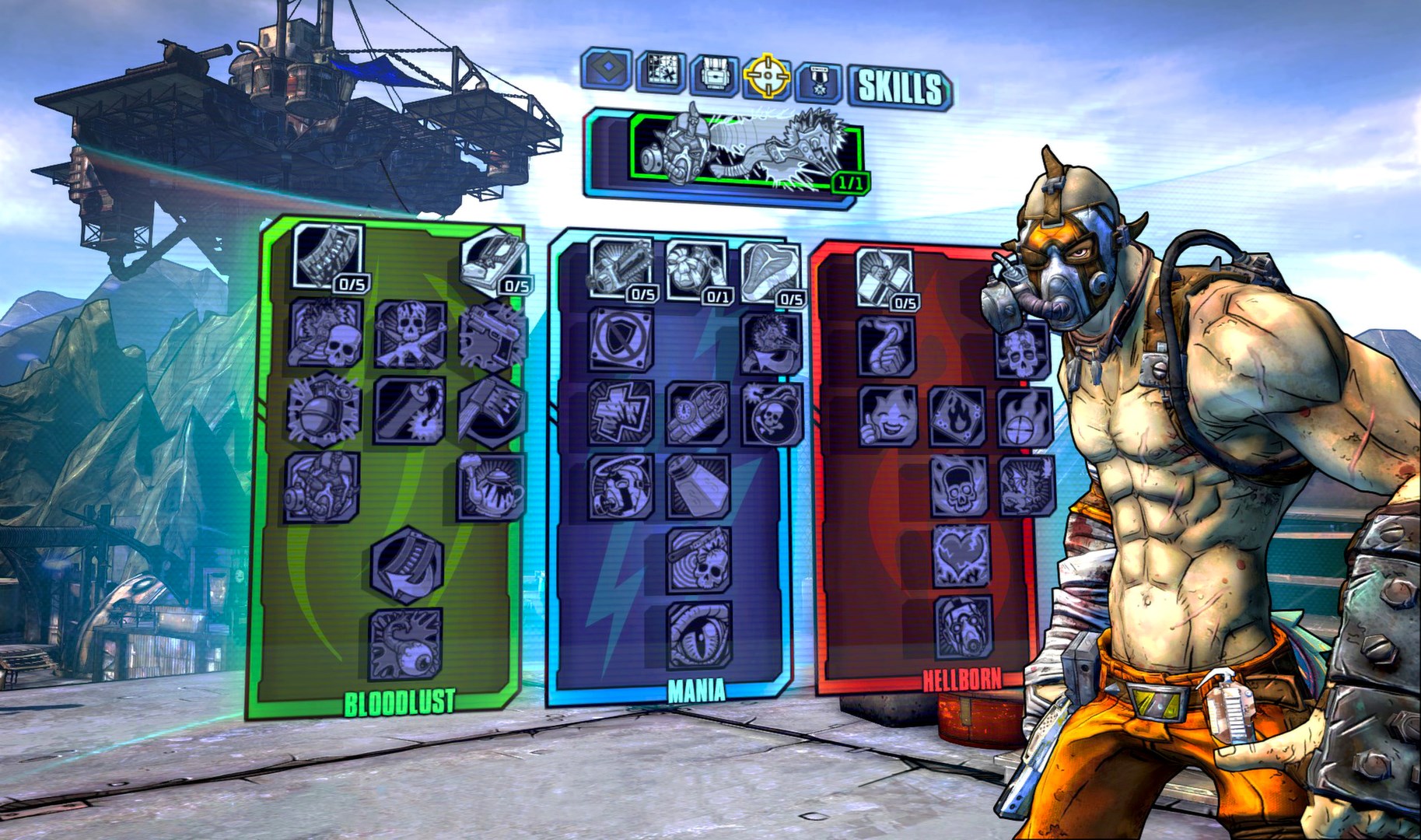
Task: Open the diamond-shaped missions tab
Action: (x=607, y=70)
